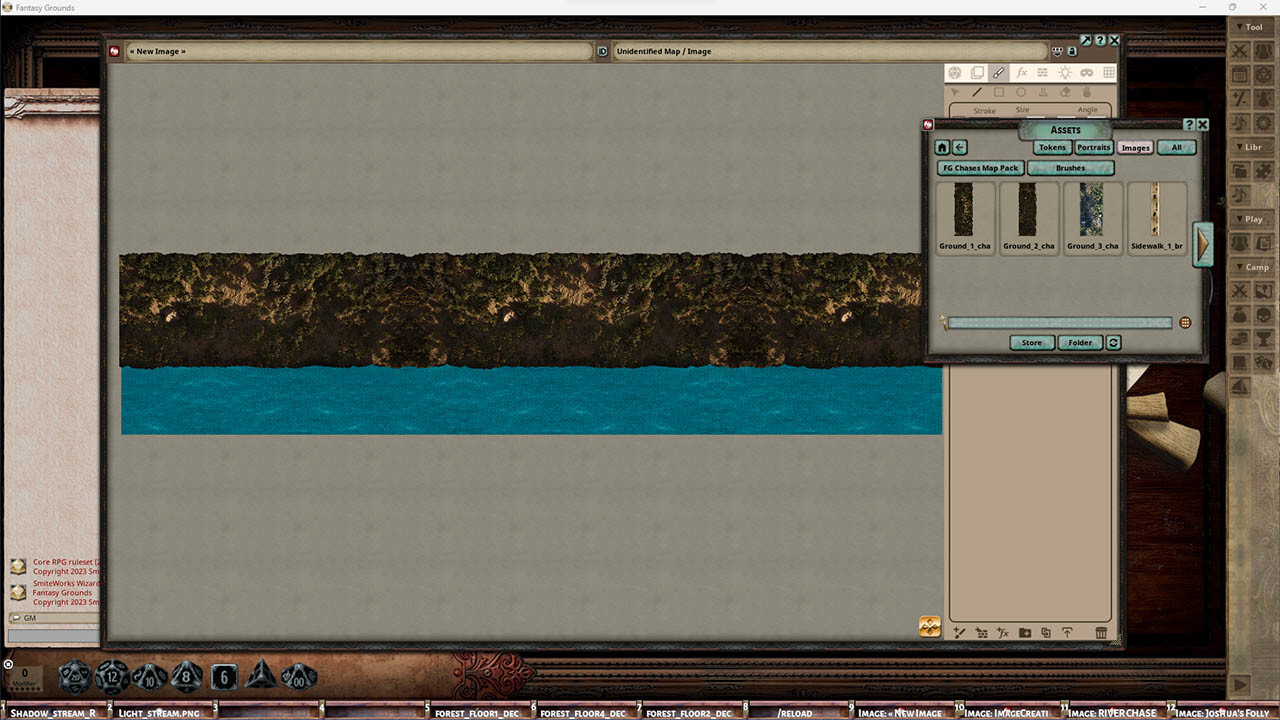Select the Rectangle shape tool

coord(999,92)
